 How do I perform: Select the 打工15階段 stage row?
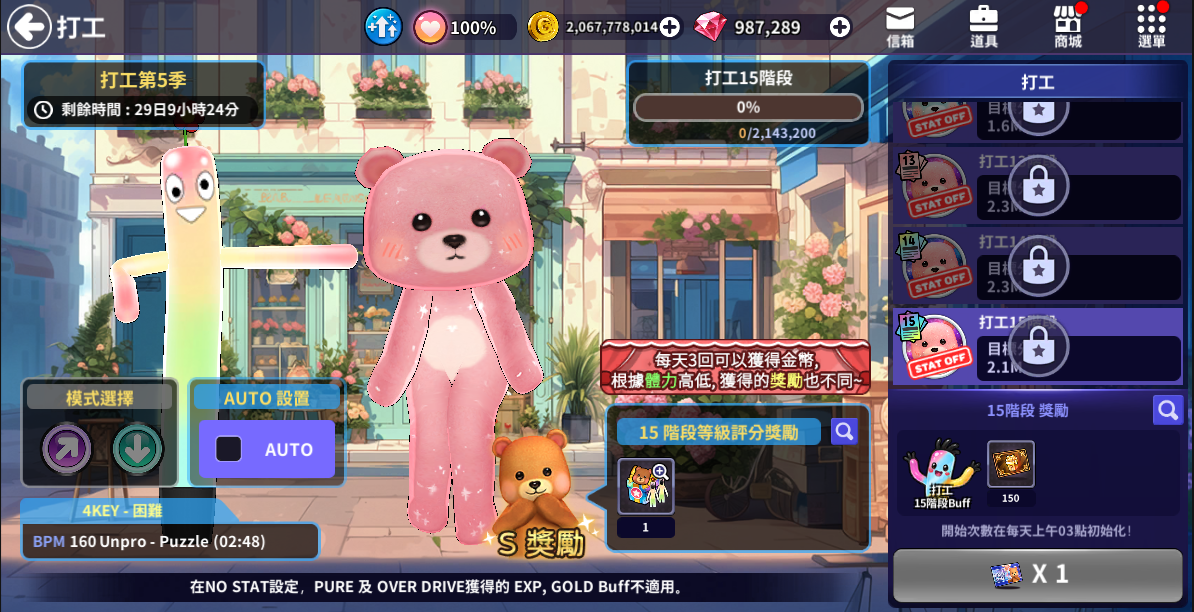click(1037, 346)
